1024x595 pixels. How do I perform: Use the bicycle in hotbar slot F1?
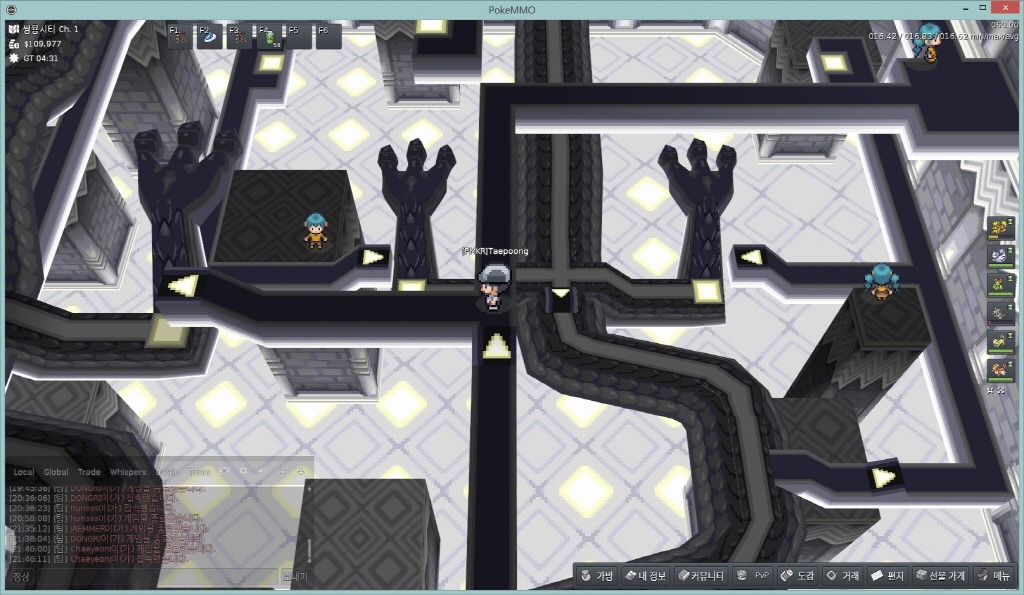click(x=181, y=37)
